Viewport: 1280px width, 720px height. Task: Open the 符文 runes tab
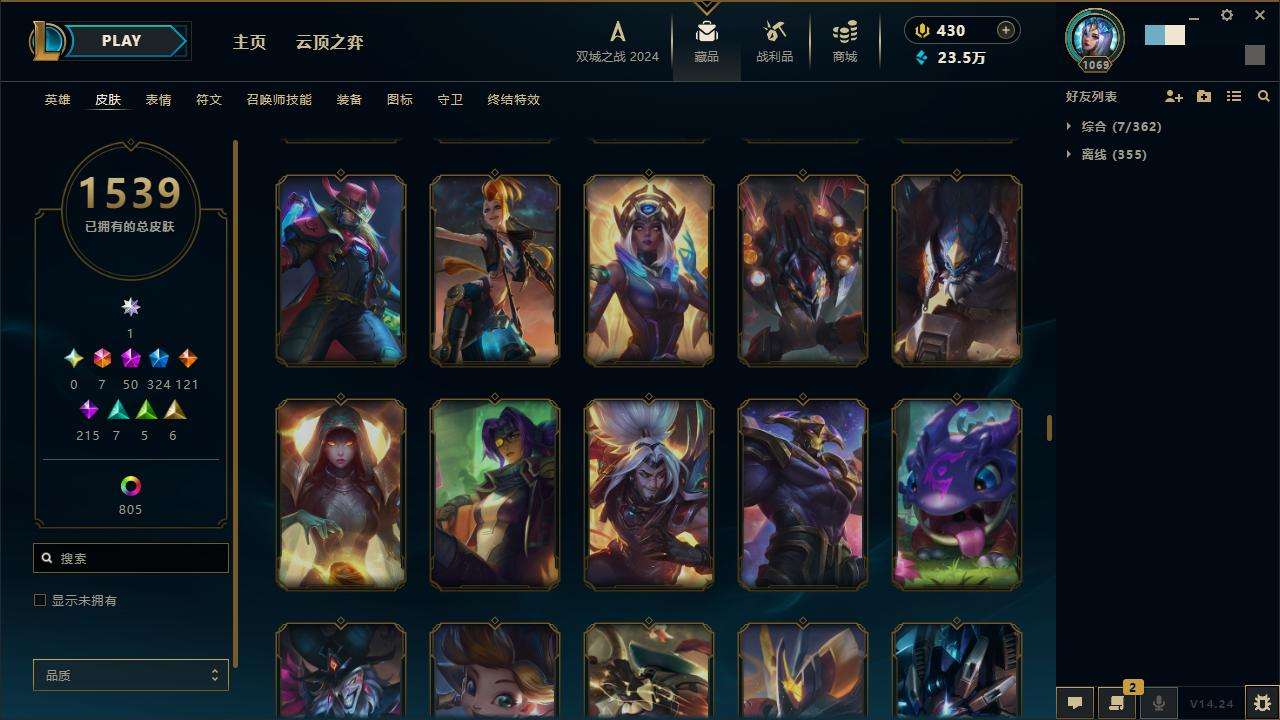[x=208, y=100]
